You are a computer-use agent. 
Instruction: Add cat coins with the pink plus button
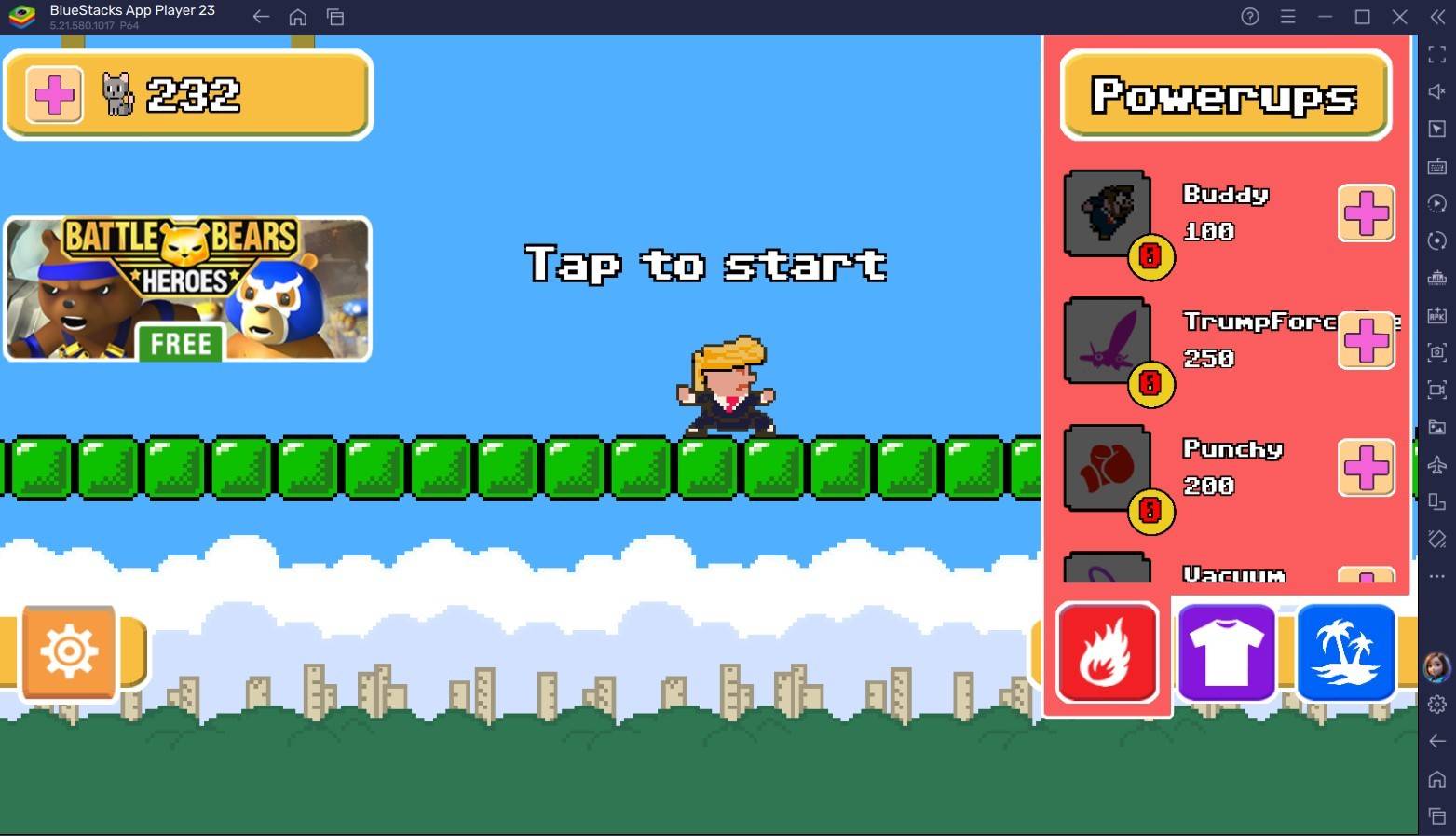(x=53, y=93)
